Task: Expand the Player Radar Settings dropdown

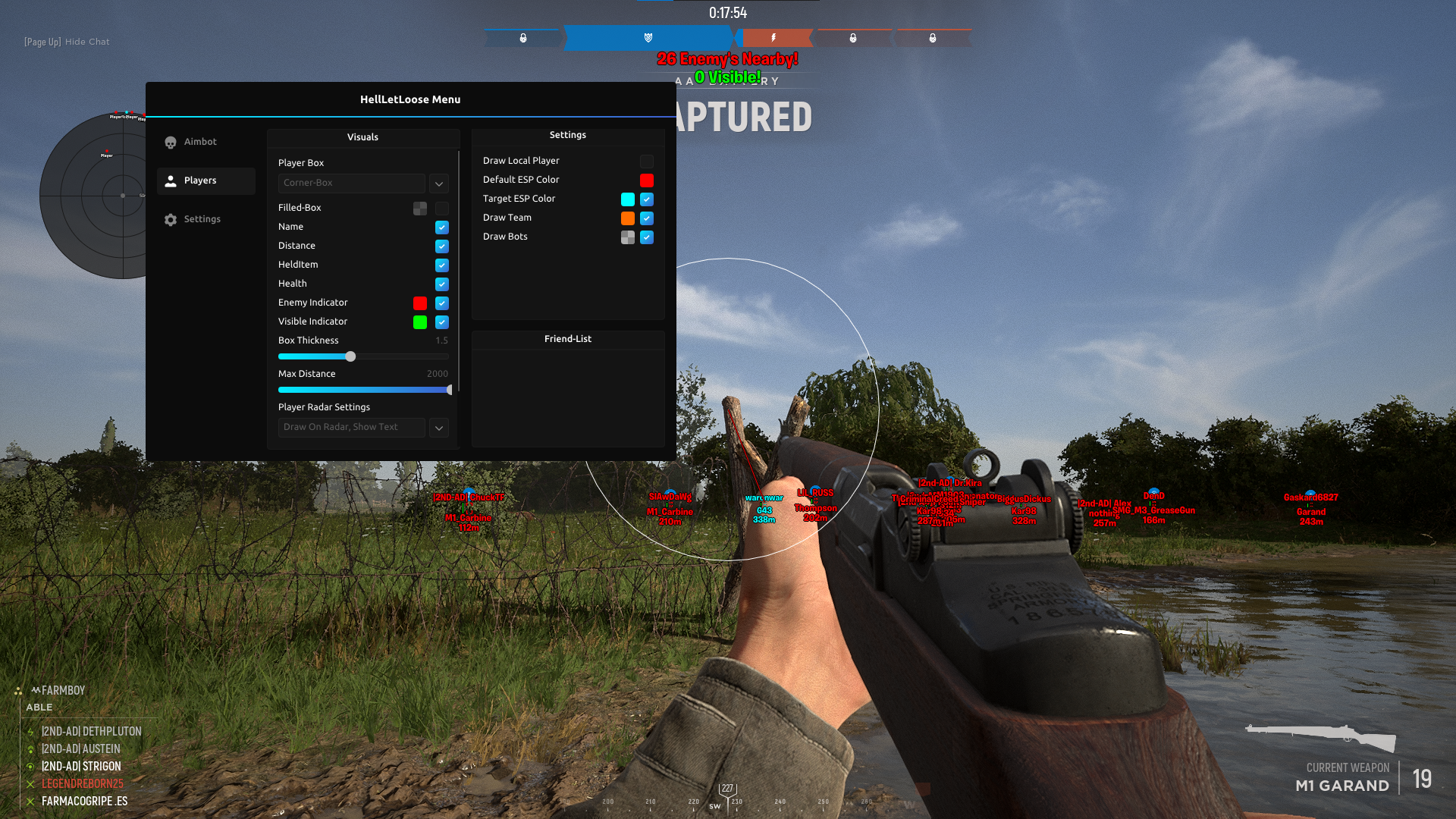Action: click(x=438, y=428)
